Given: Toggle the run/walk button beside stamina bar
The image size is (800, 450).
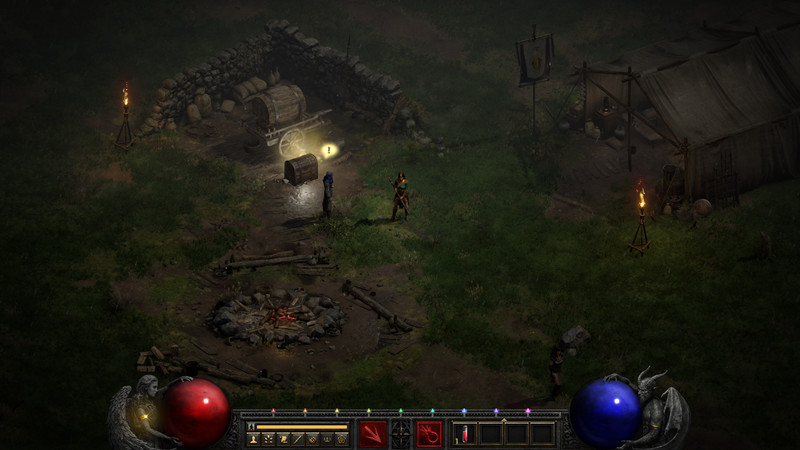Looking at the screenshot, I should [x=251, y=426].
